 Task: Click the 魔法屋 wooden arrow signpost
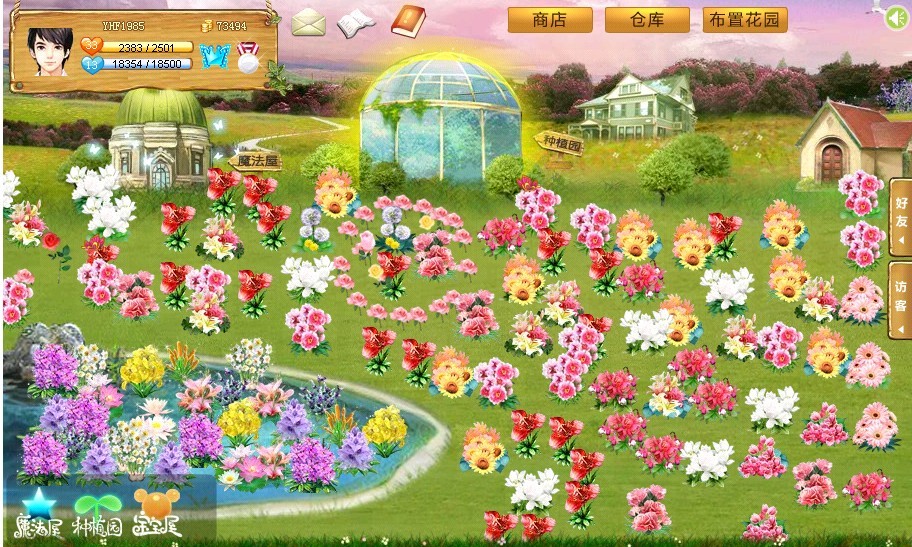(255, 159)
